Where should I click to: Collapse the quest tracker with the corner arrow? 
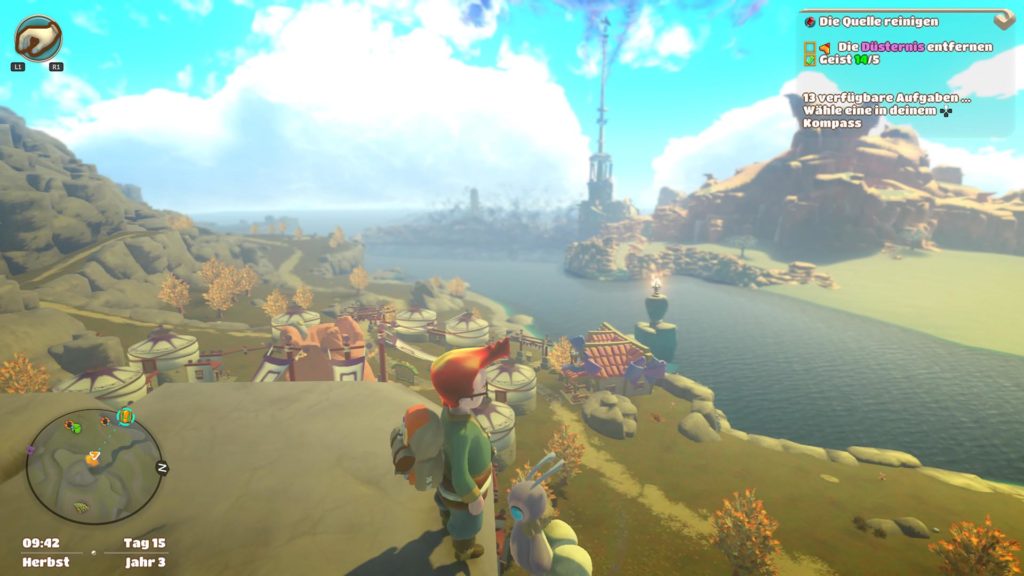(x=1004, y=19)
